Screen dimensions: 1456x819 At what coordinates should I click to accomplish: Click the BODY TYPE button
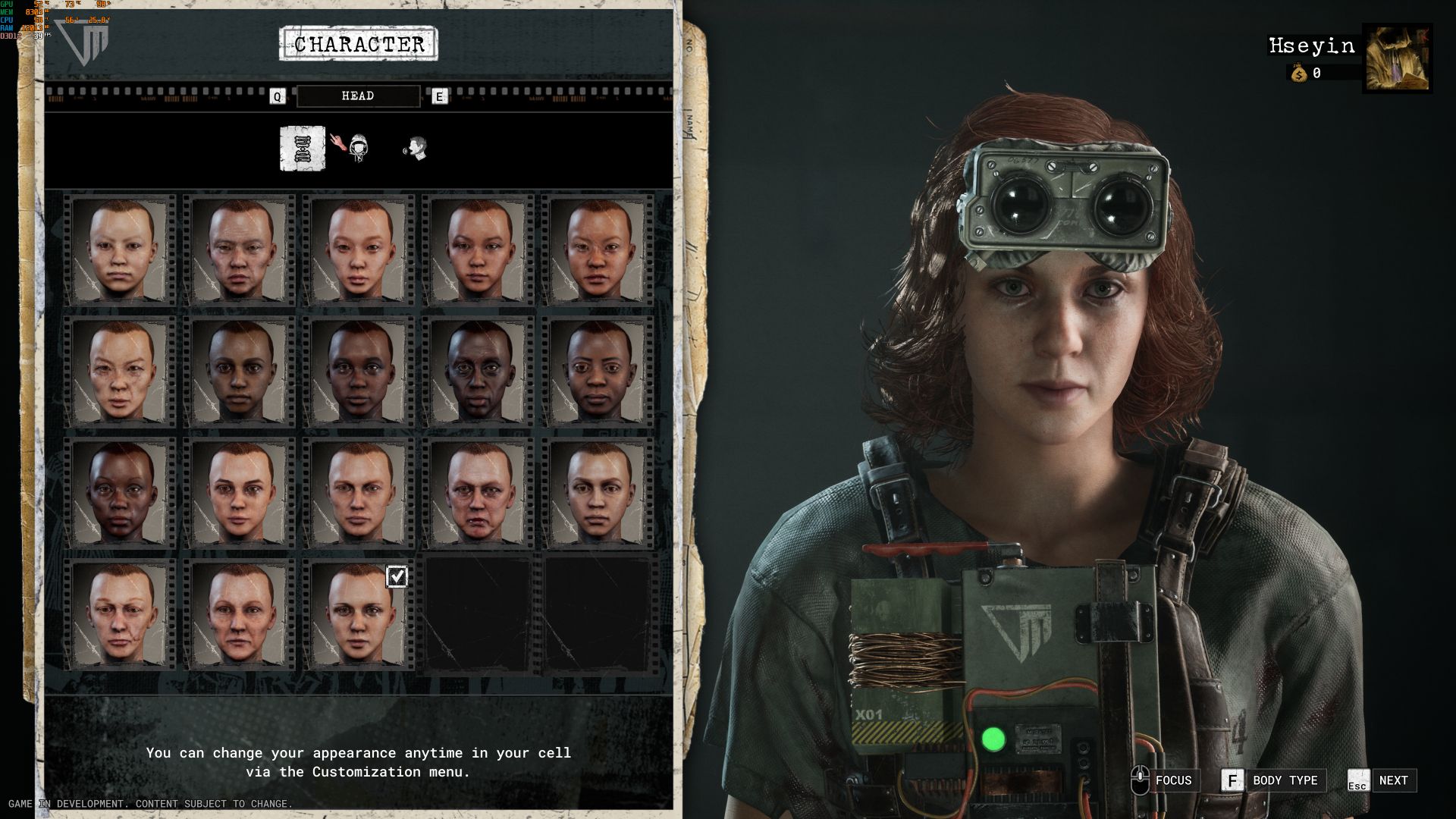click(x=1284, y=780)
